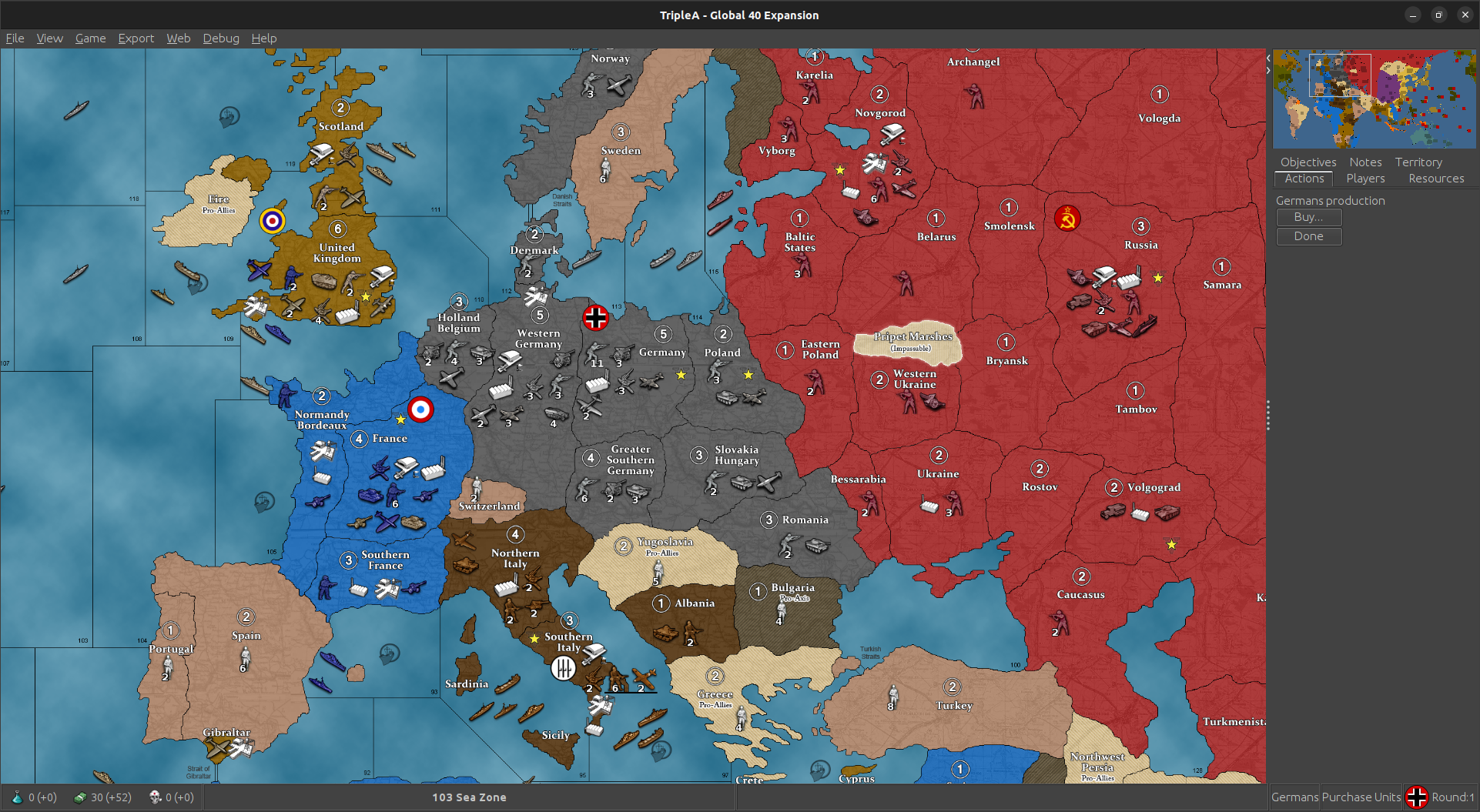This screenshot has height=812, width=1480.
Task: Click the skull resource icon in the status bar
Action: 157,797
